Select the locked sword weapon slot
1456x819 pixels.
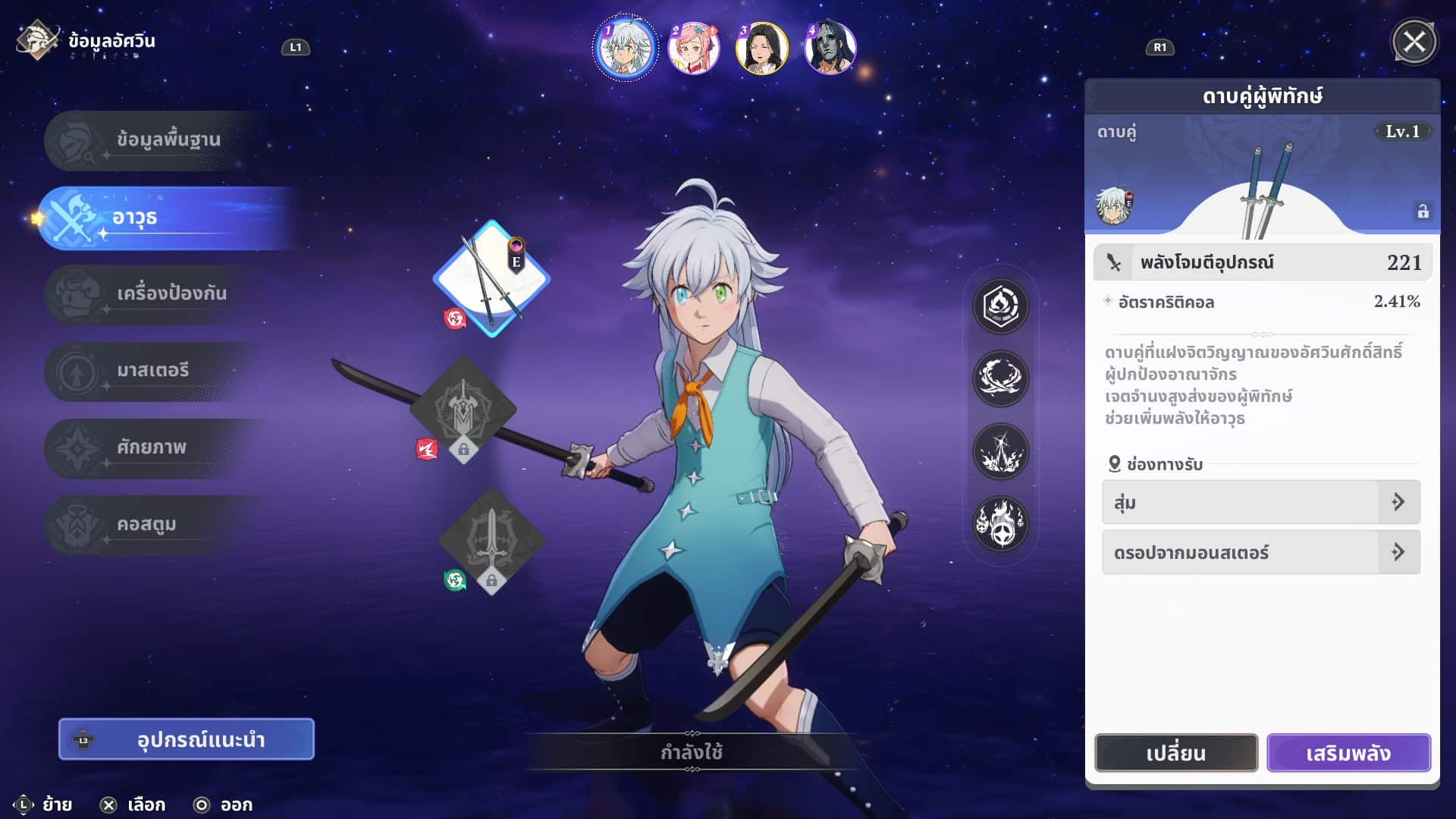click(x=491, y=540)
